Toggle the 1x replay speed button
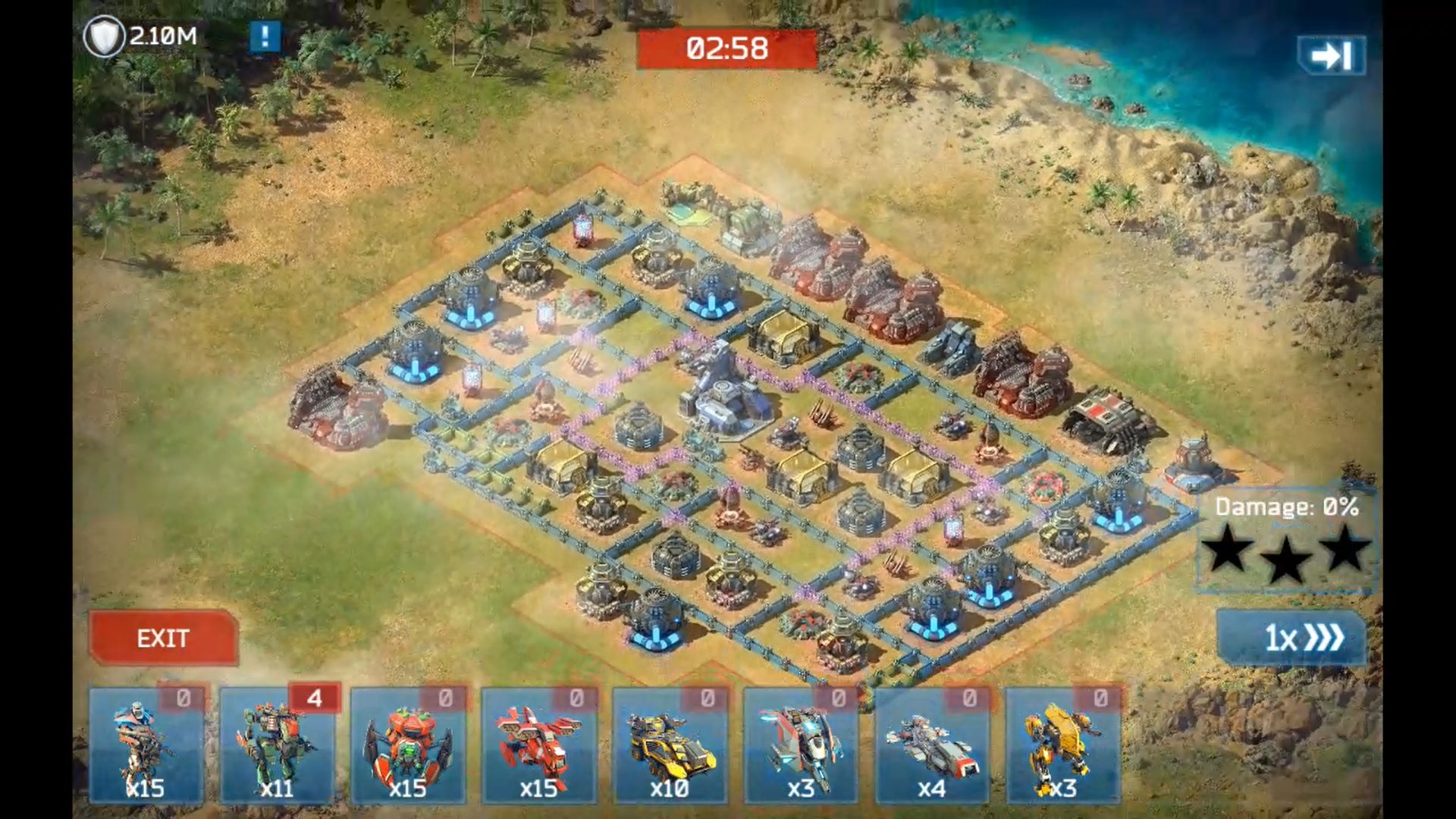The width and height of the screenshot is (1456, 819). (1291, 638)
